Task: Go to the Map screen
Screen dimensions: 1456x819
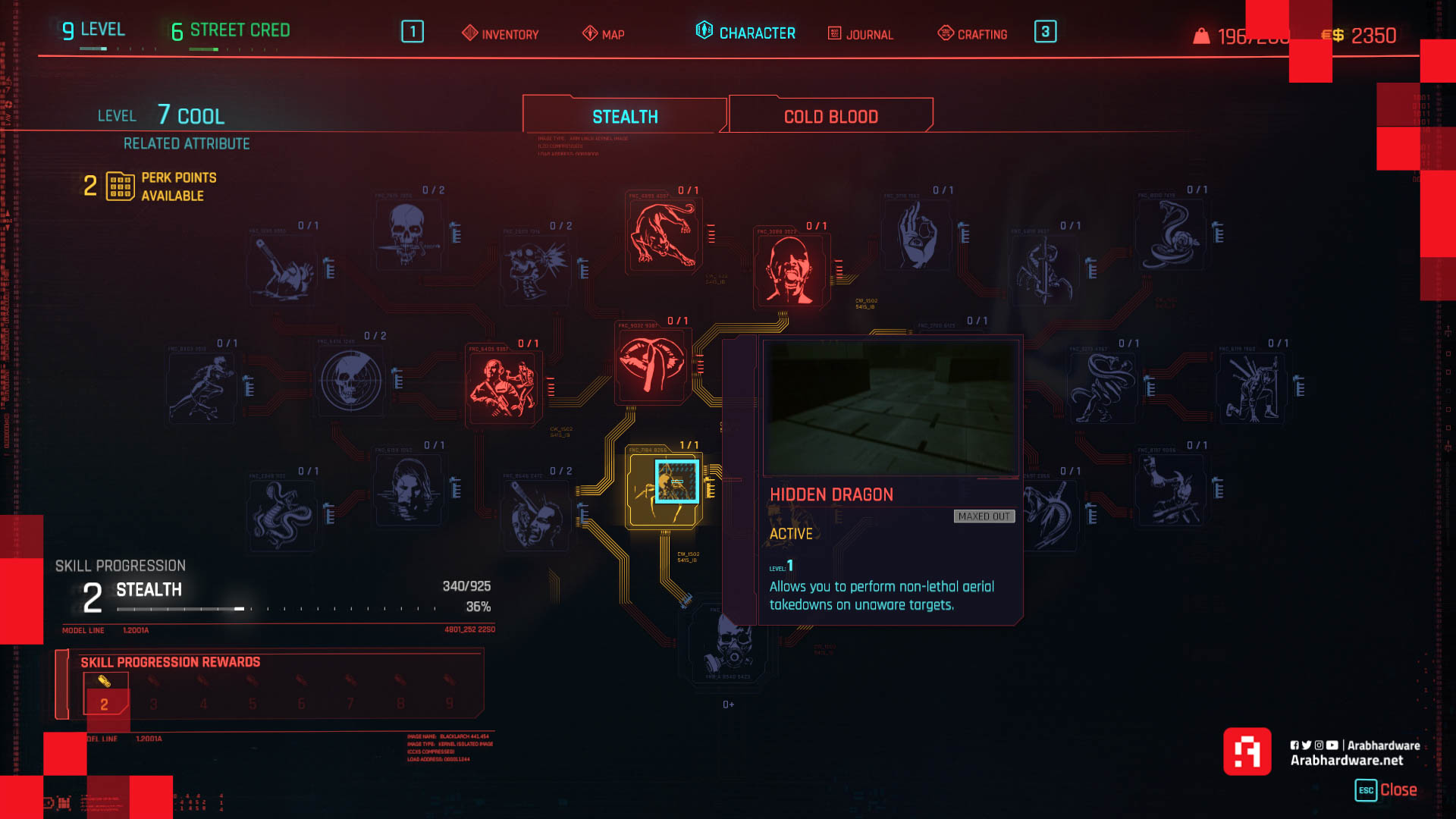Action: (604, 34)
